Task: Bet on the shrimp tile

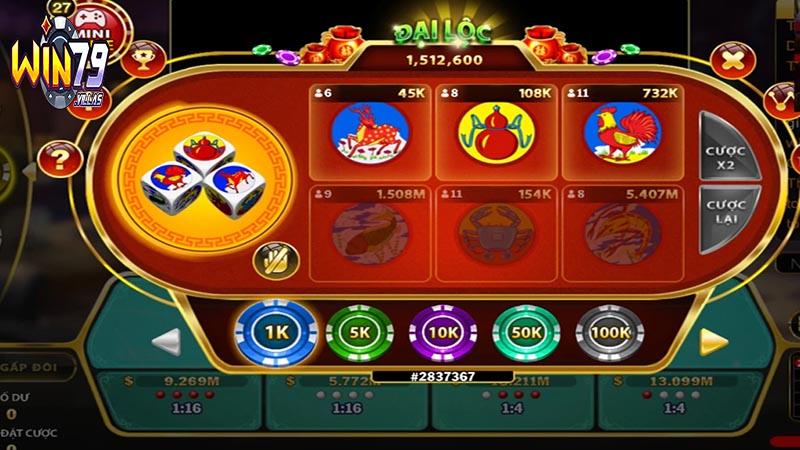Action: point(620,232)
